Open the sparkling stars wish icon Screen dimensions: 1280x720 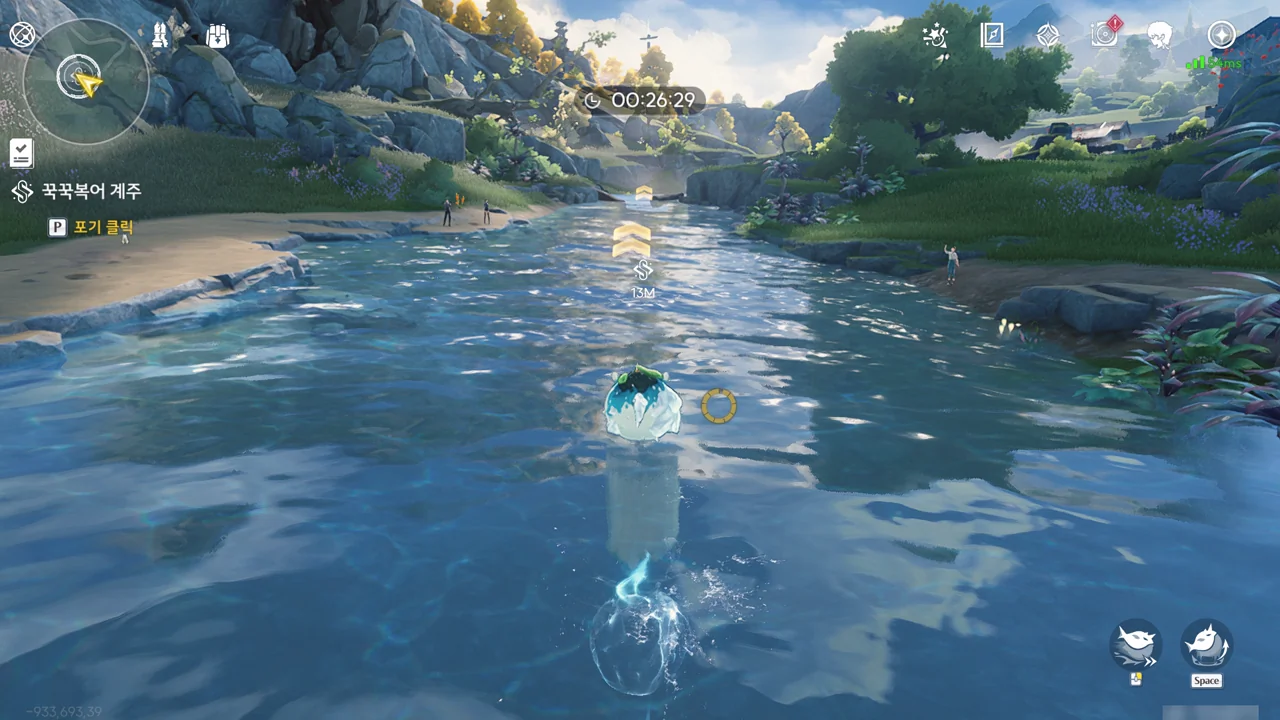coord(935,36)
